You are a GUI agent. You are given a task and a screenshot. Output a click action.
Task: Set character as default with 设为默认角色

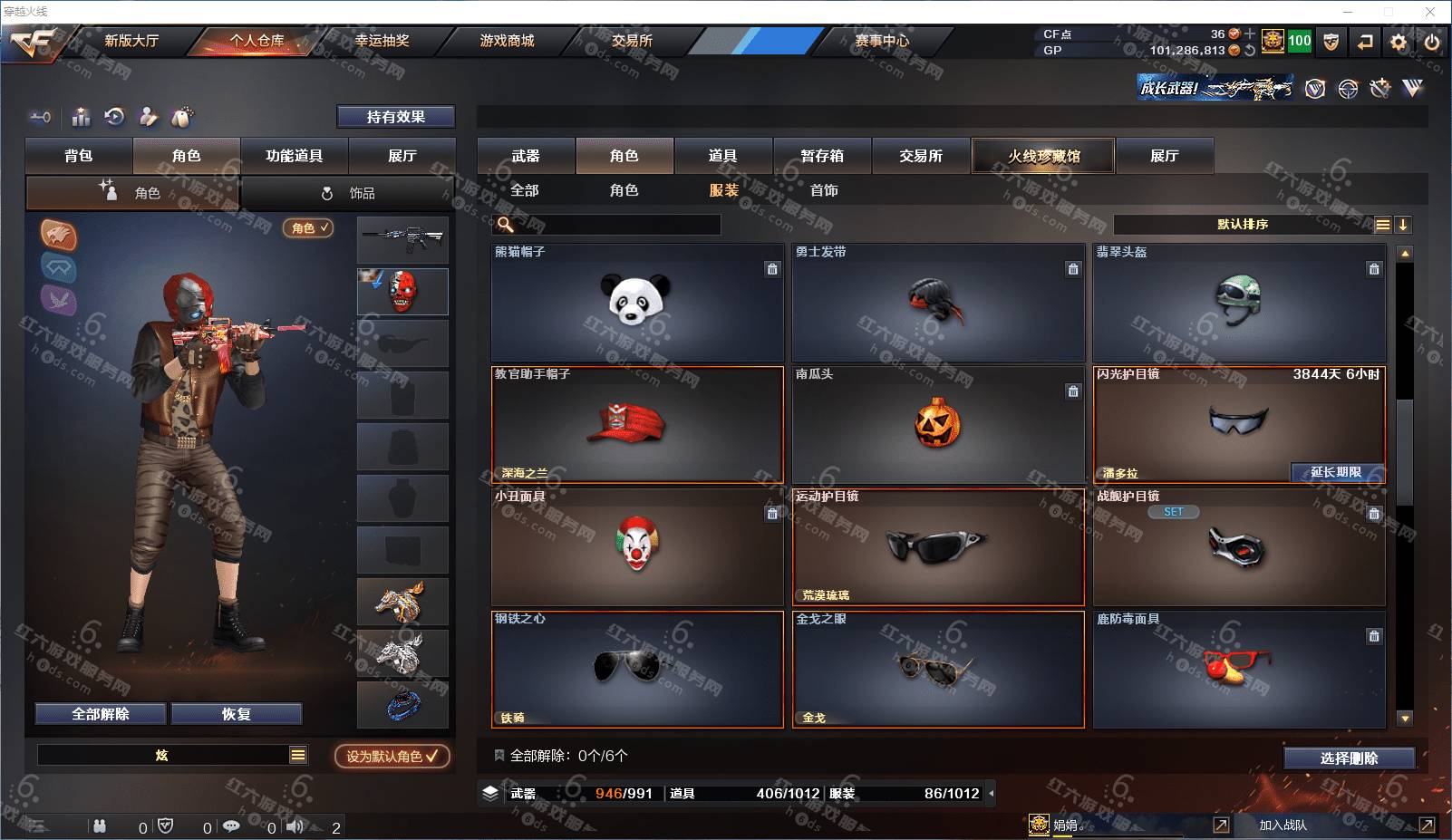392,756
